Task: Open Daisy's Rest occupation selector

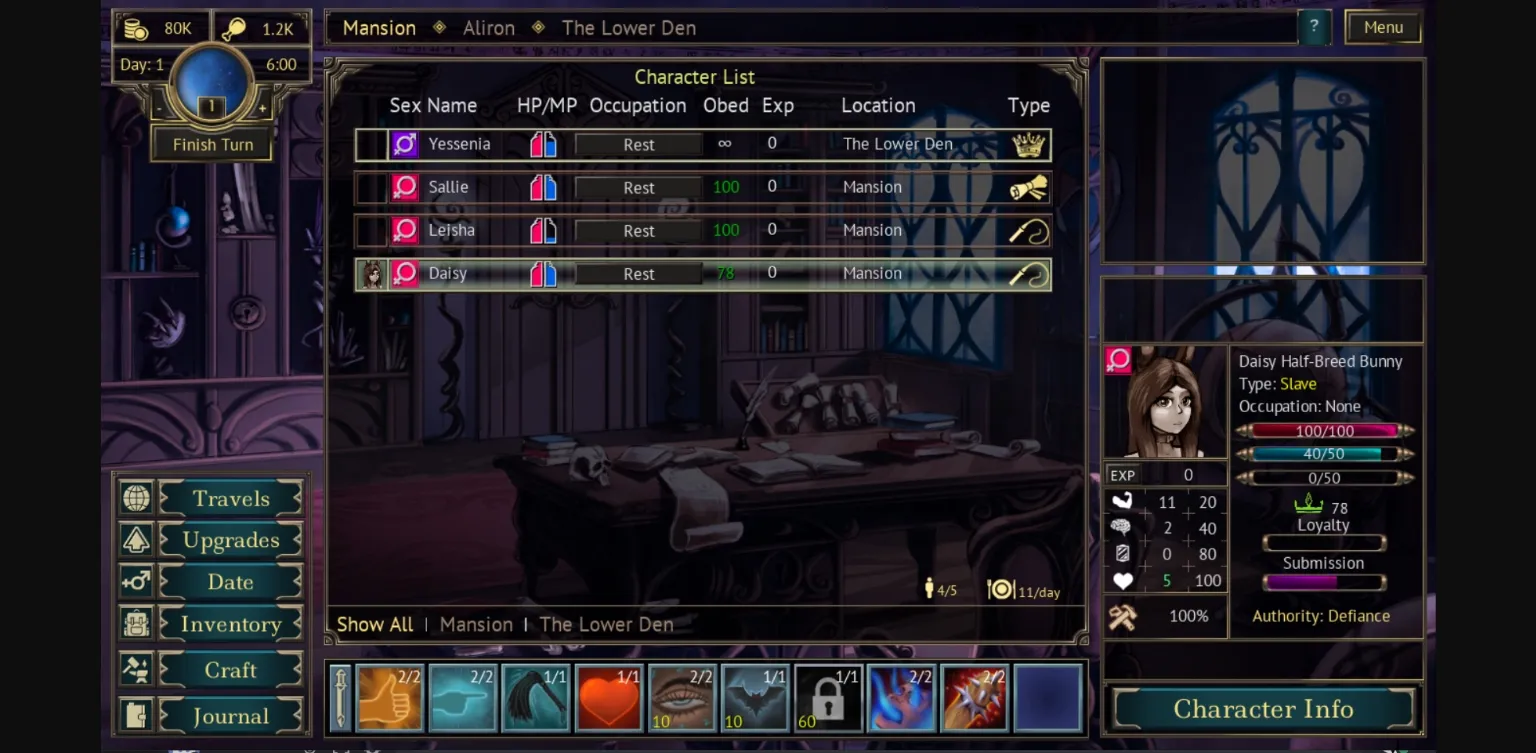Action: point(638,273)
